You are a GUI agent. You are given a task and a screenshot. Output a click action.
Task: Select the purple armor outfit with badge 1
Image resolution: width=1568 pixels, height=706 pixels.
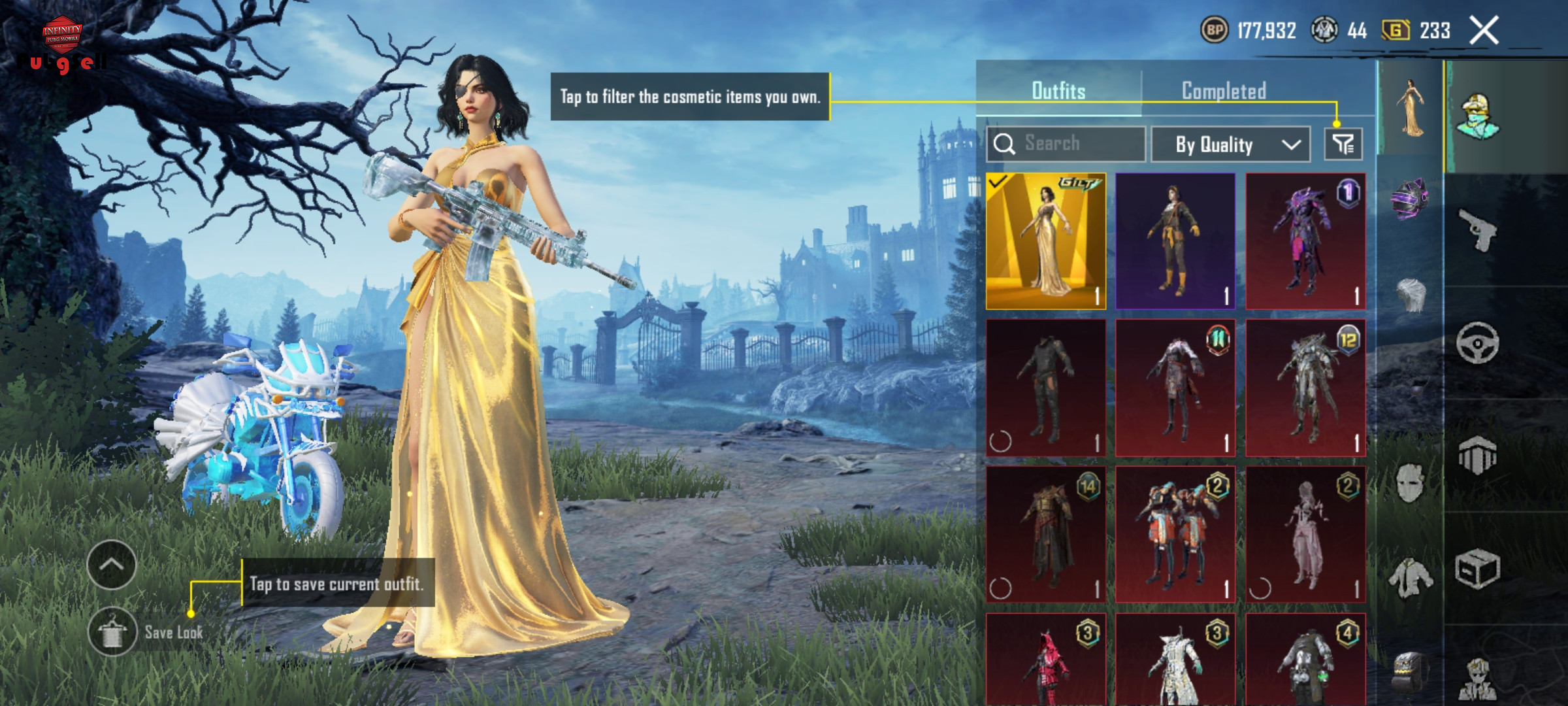1305,241
